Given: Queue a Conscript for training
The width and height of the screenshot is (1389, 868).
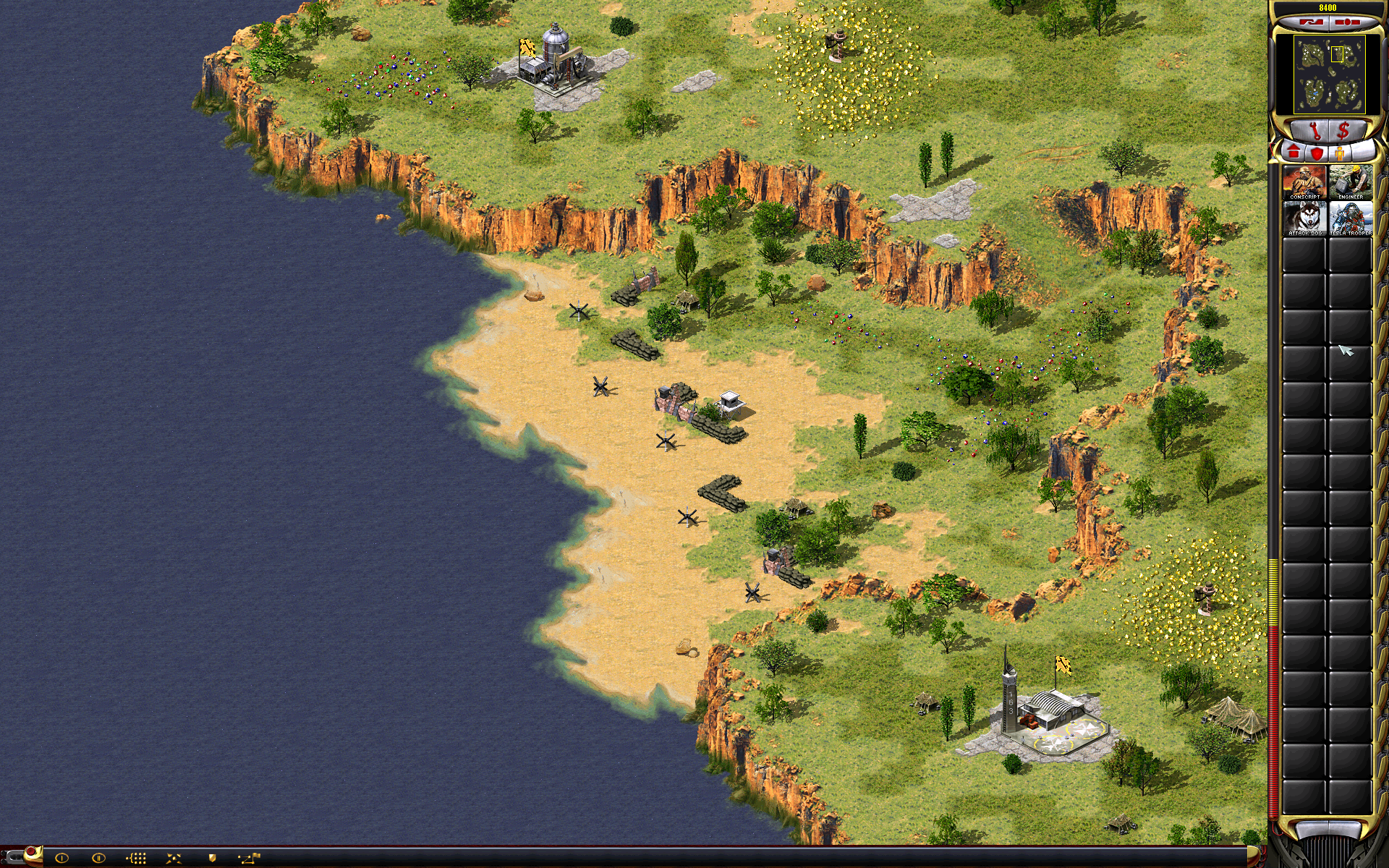Looking at the screenshot, I should pyautogui.click(x=1304, y=182).
